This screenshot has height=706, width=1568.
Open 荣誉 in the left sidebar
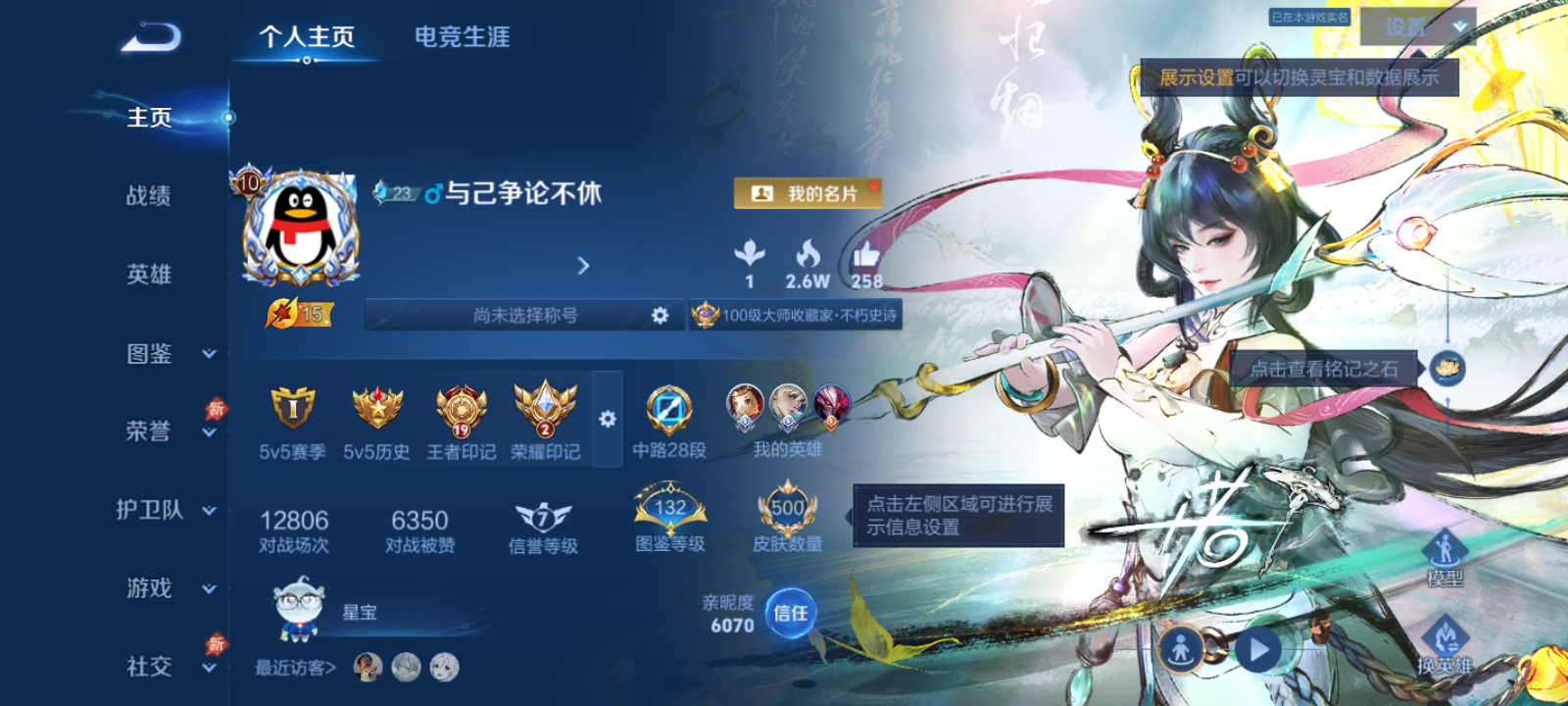(x=147, y=432)
